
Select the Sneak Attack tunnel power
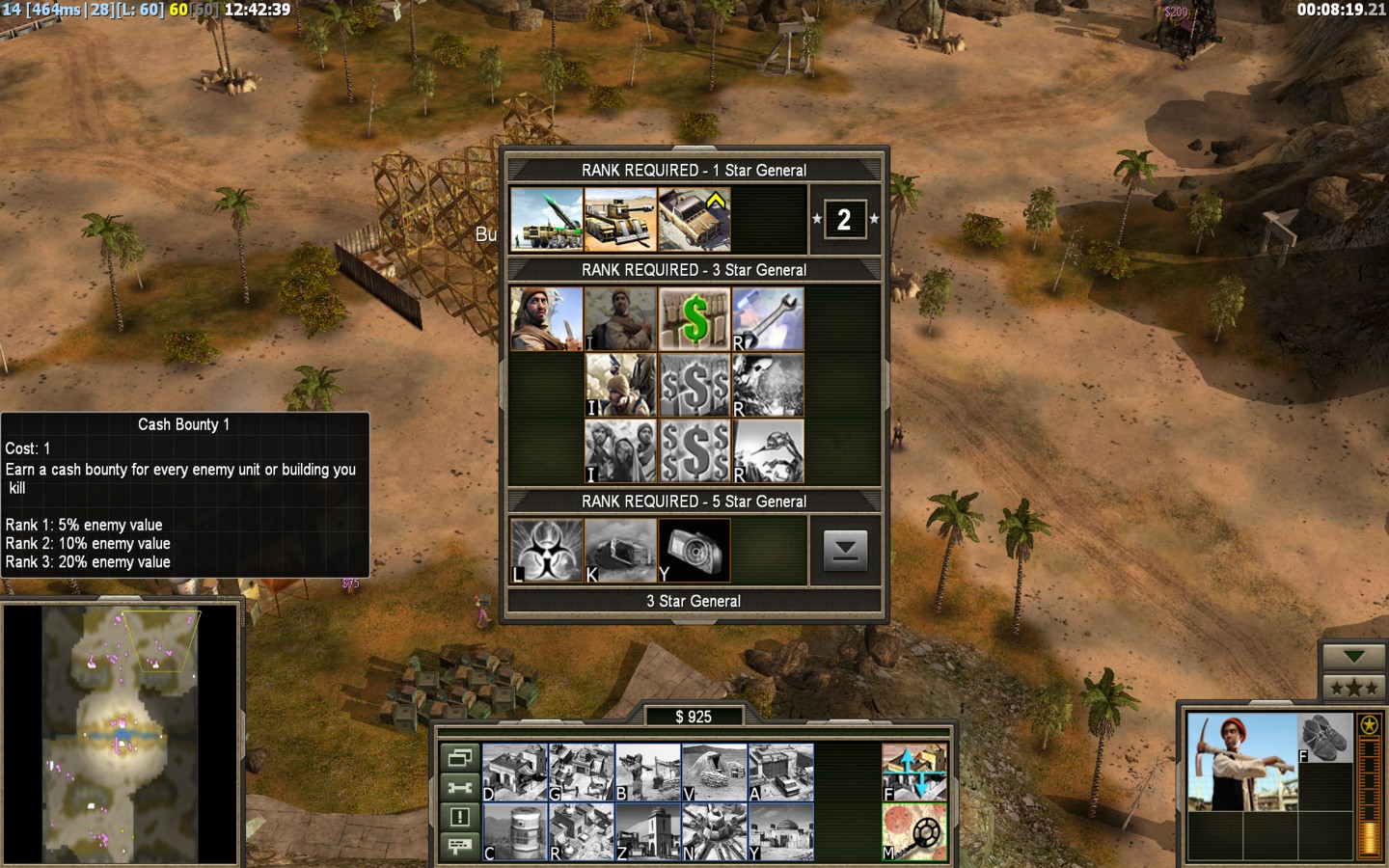point(620,551)
